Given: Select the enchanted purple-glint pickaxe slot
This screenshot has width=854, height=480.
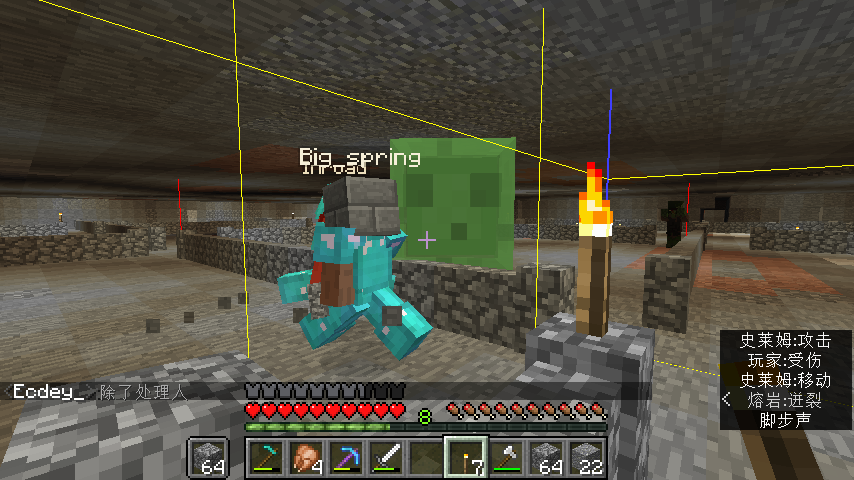Looking at the screenshot, I should (345, 458).
